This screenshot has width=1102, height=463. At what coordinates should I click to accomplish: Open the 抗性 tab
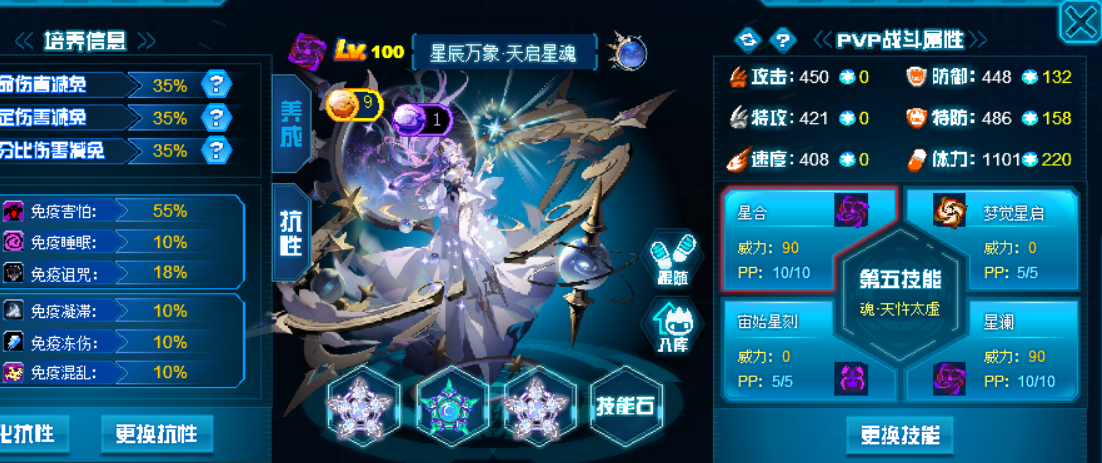pyautogui.click(x=290, y=234)
